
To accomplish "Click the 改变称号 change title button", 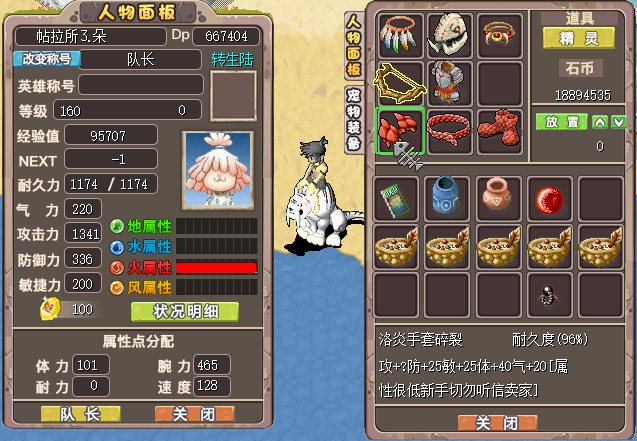I will 46,59.
